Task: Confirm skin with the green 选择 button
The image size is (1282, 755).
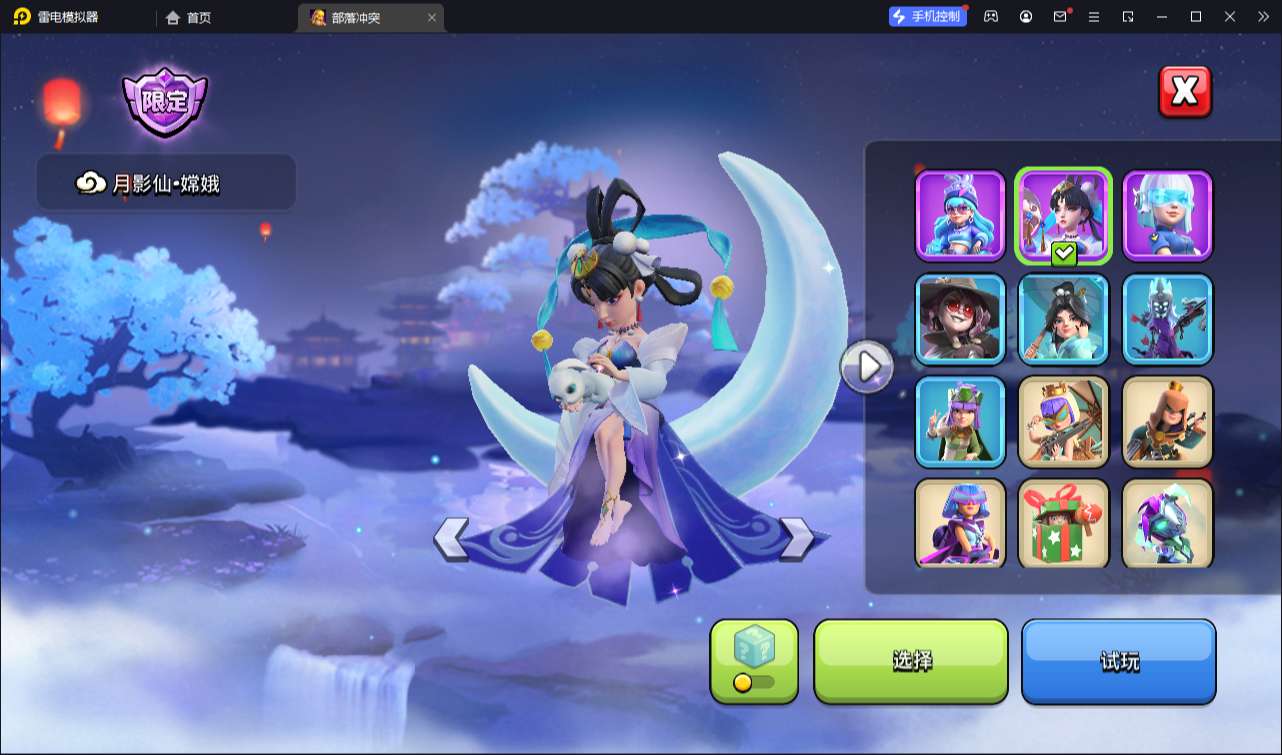Action: coord(911,661)
